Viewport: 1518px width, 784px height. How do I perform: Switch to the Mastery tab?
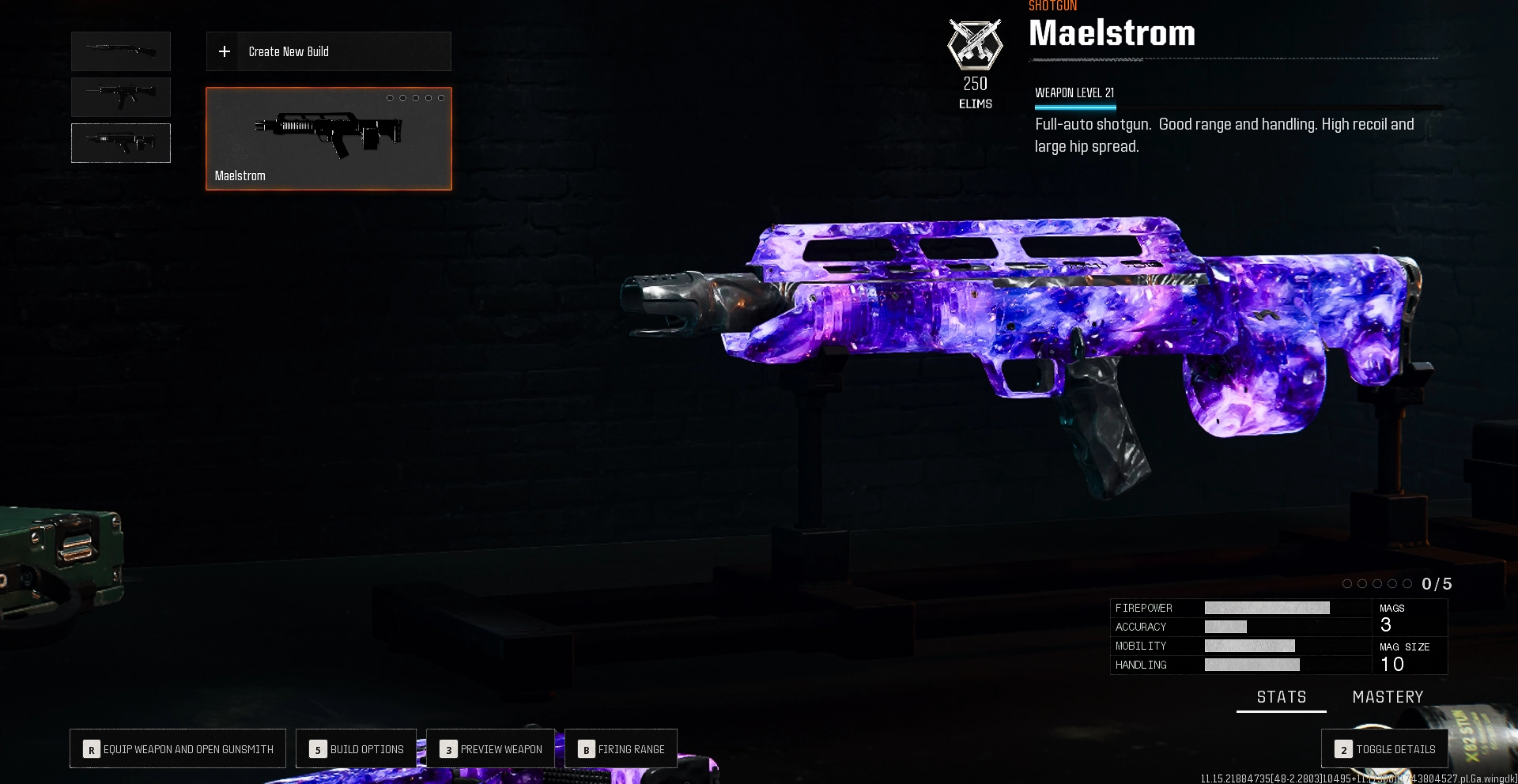tap(1388, 697)
